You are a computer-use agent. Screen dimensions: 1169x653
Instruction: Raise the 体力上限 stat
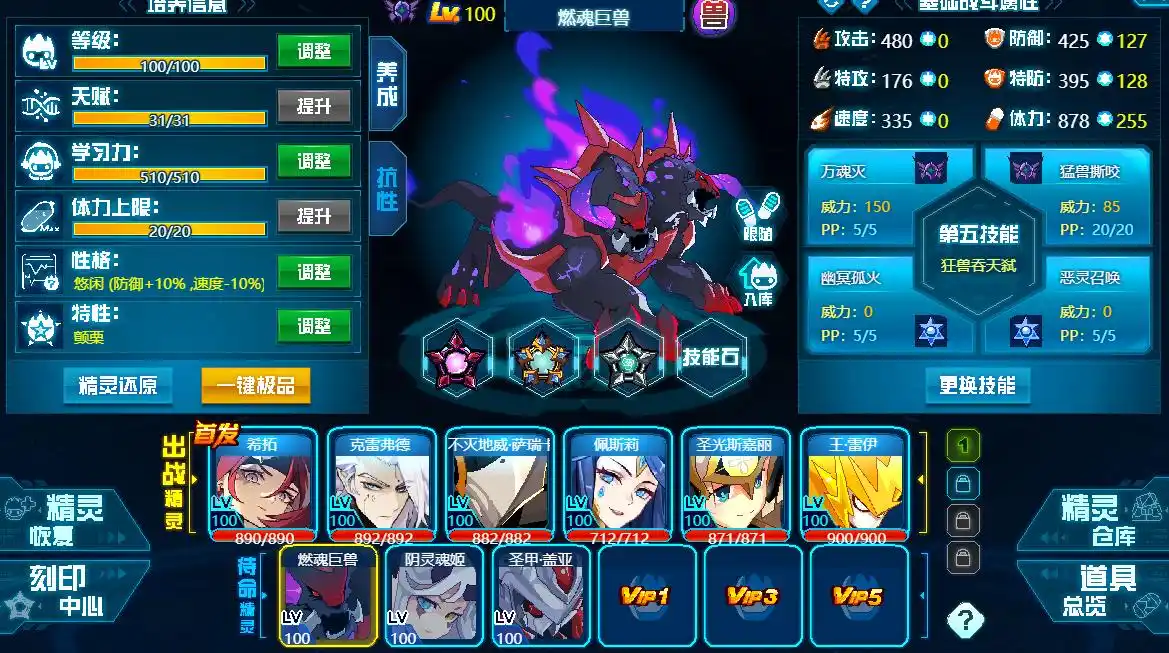pos(314,215)
